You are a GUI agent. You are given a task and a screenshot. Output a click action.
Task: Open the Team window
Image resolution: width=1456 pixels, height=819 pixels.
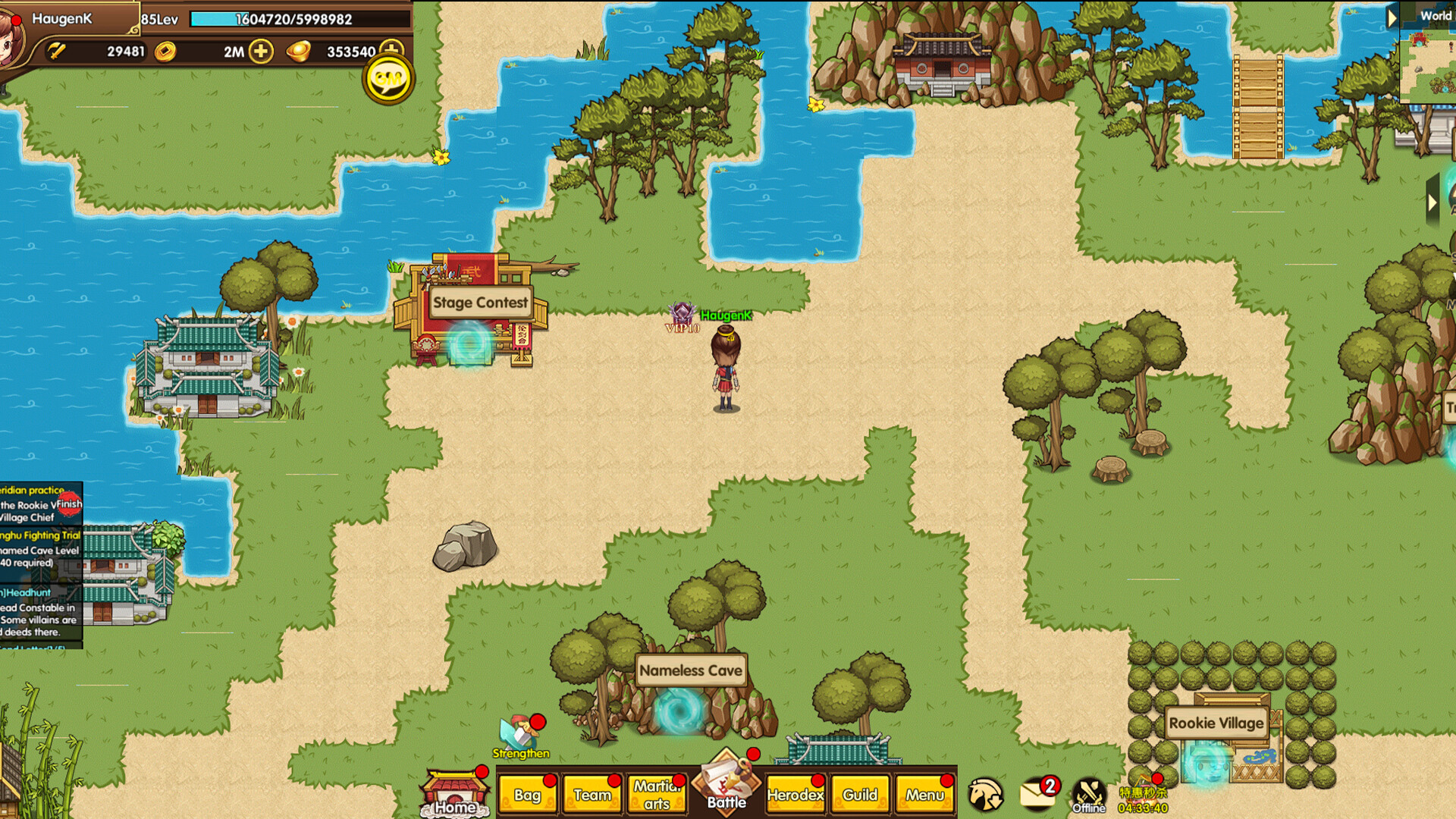(x=592, y=795)
